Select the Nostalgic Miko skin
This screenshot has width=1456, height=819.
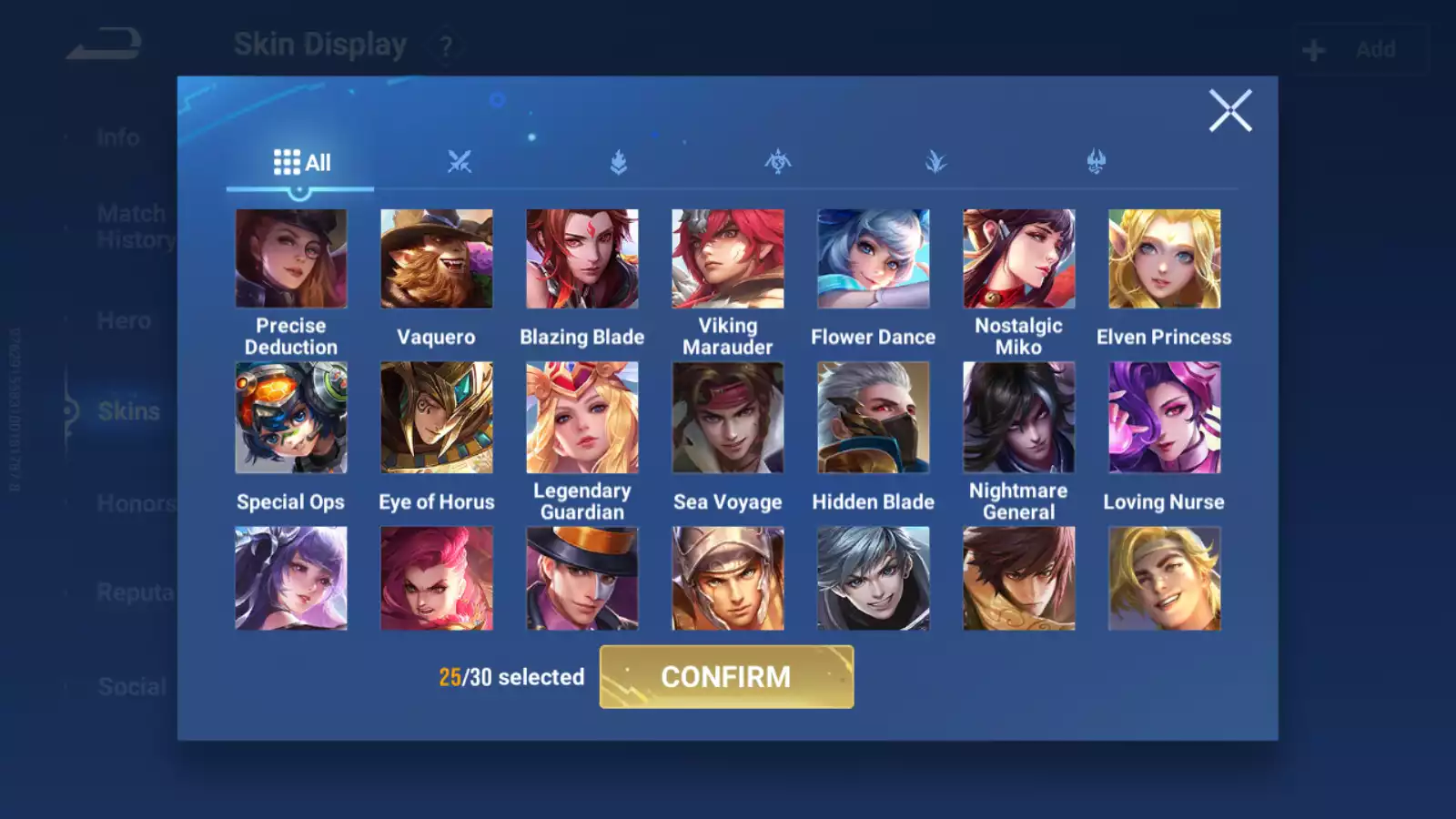pos(1019,259)
